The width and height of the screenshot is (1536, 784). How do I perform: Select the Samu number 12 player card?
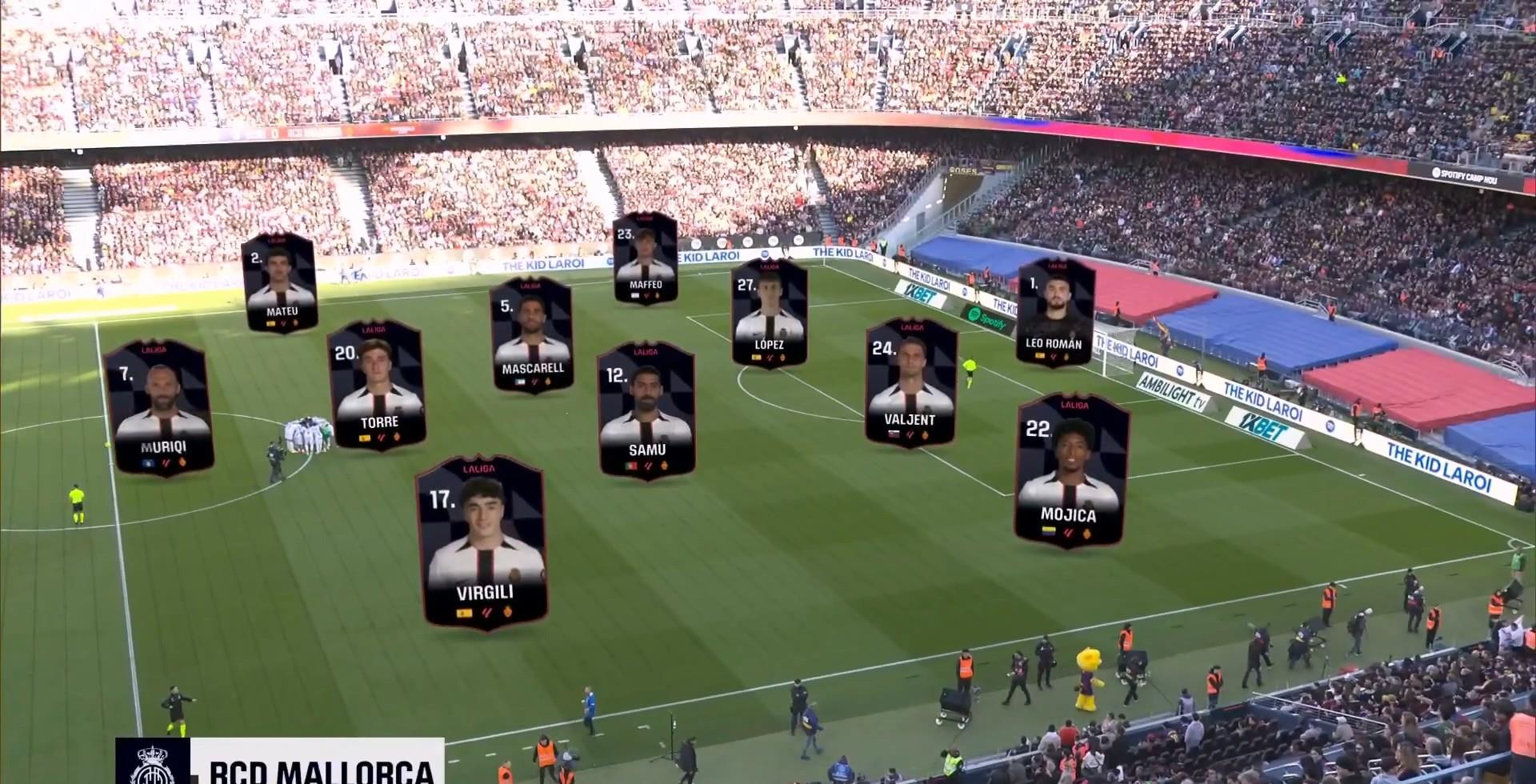click(x=646, y=410)
